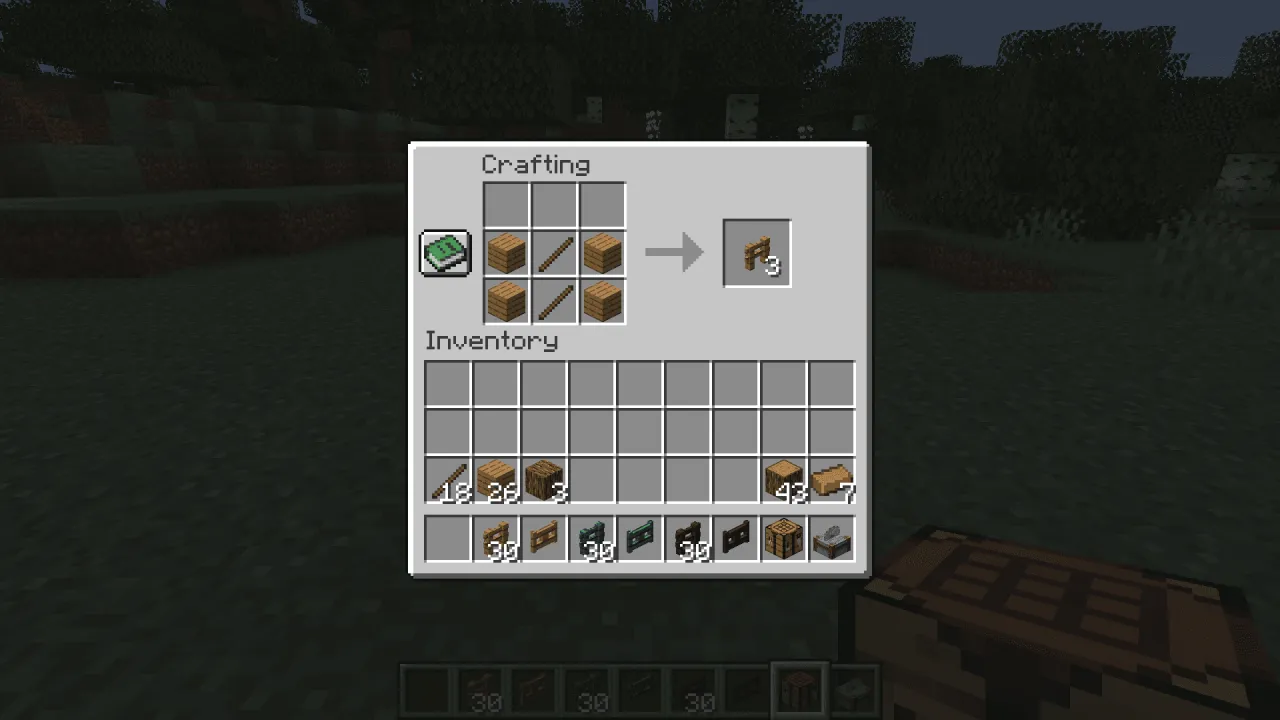Select the oak boat in the inventory
This screenshot has width=1280, height=720.
831,478
